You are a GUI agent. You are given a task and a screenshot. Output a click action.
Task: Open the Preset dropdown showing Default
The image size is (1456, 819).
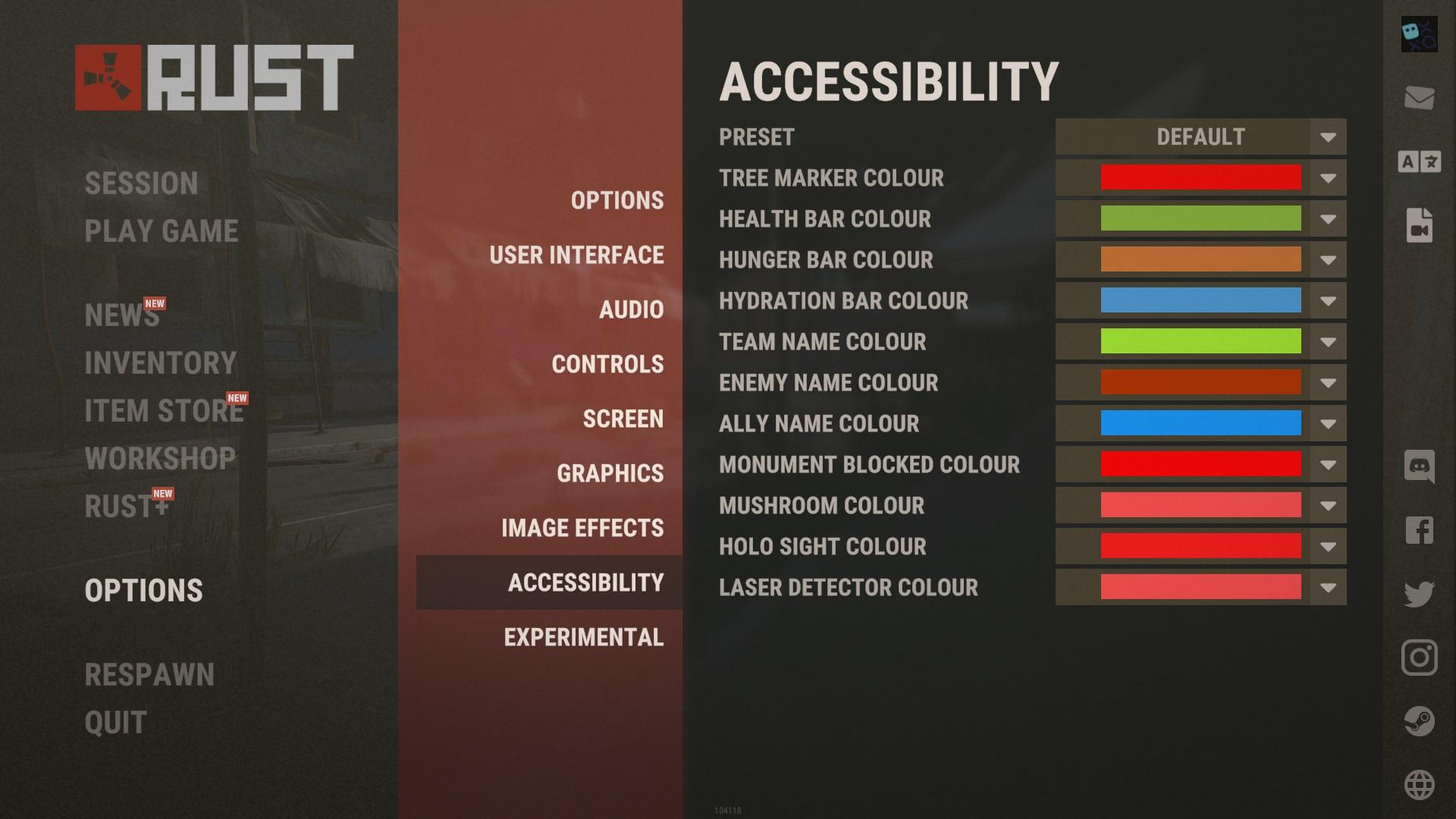click(x=1200, y=137)
